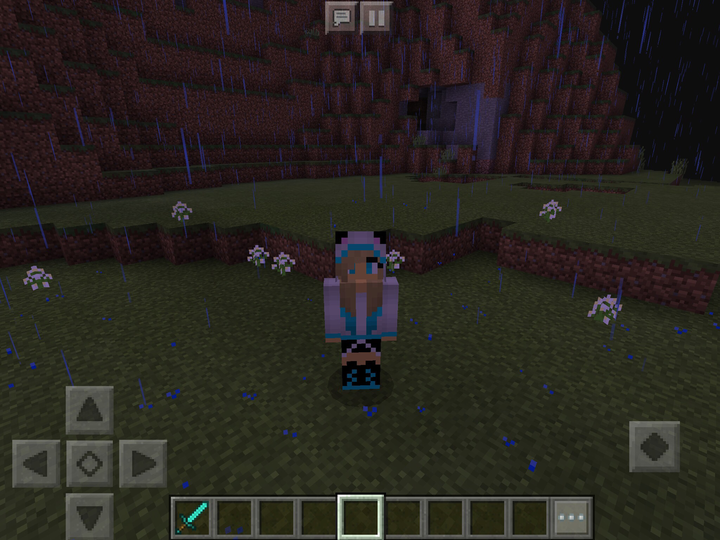Viewport: 720px width, 540px height.
Task: Tap the move left arrow
Action: coord(36,464)
